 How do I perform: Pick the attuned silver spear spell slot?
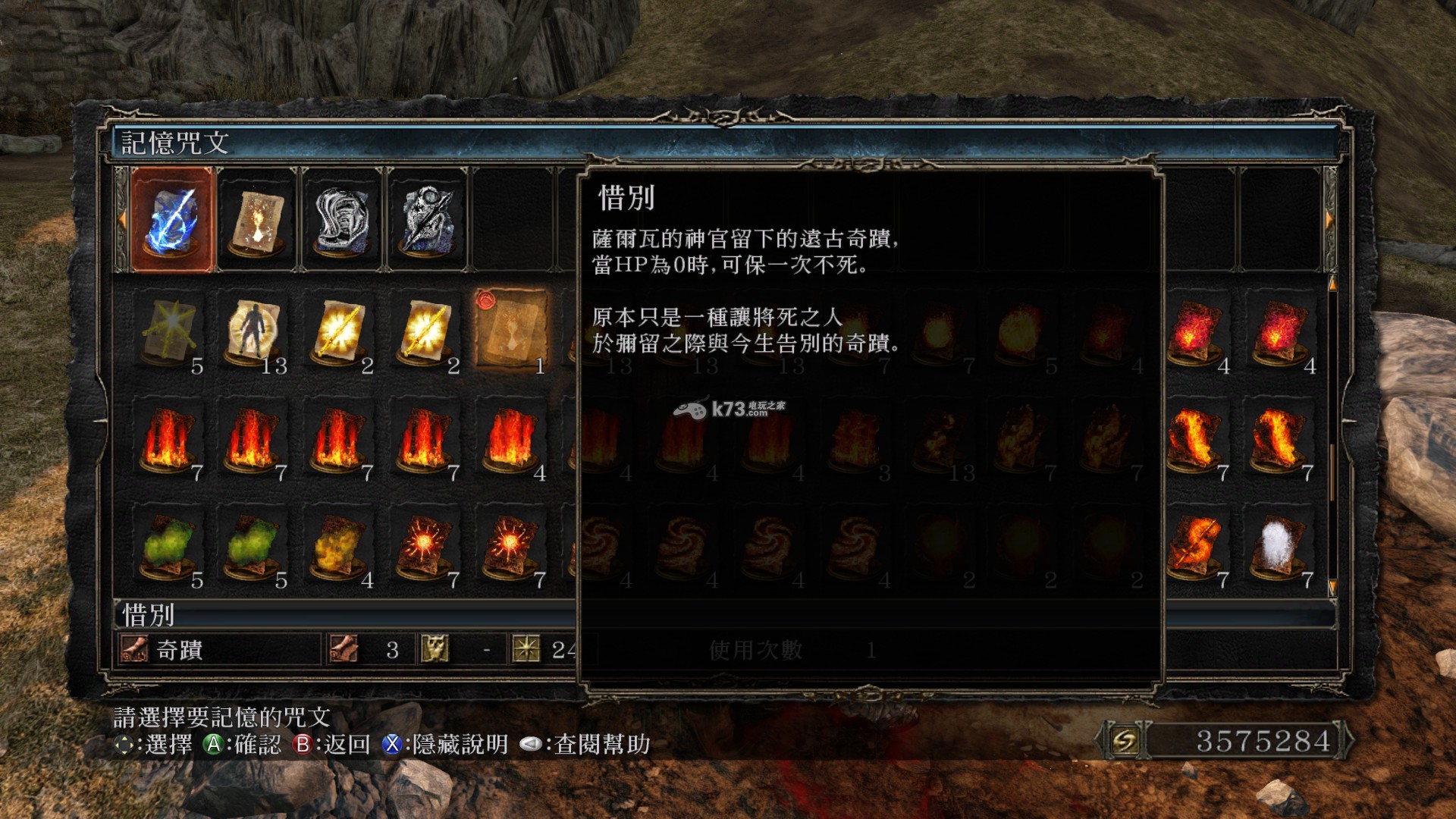pos(428,219)
